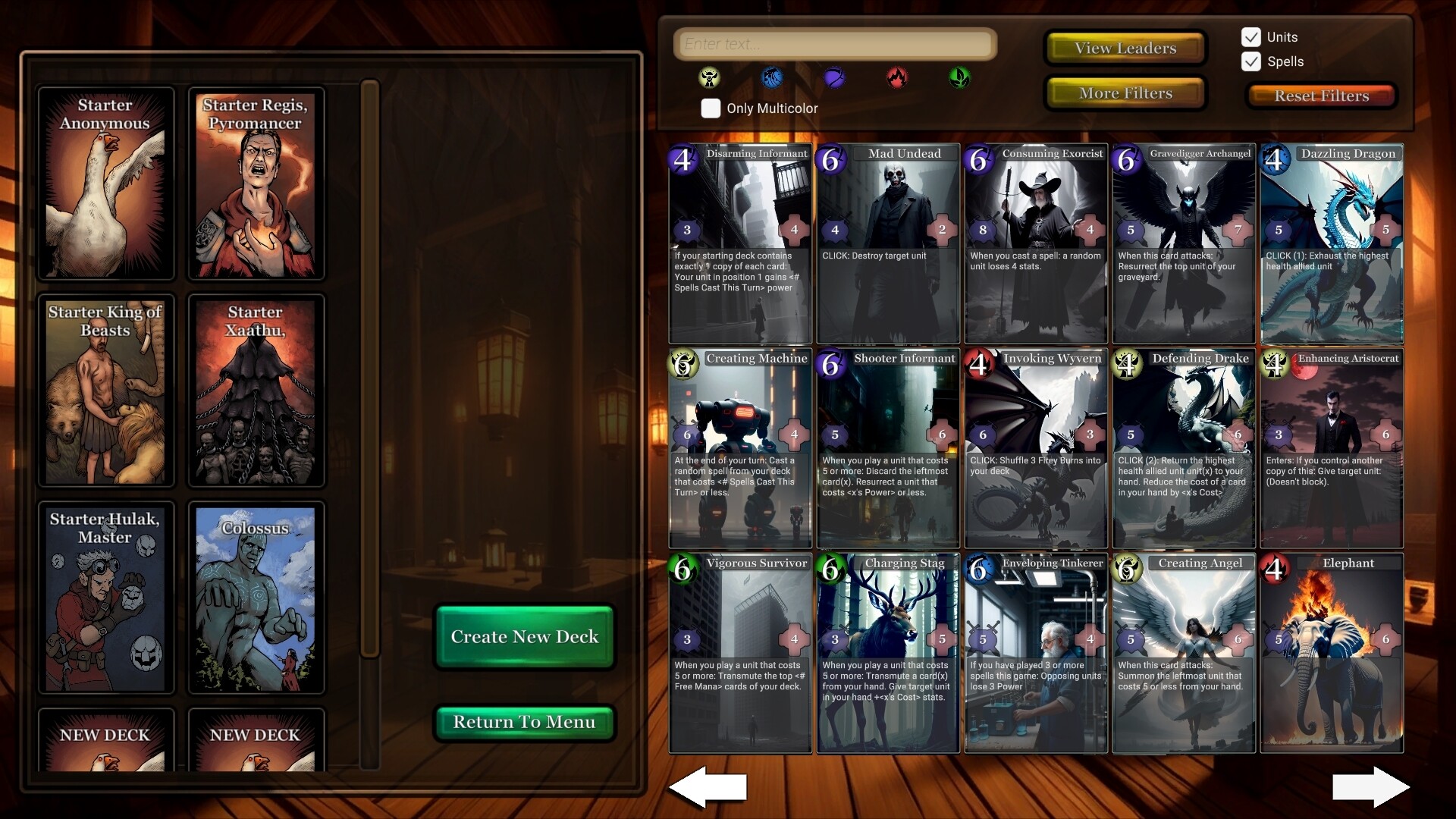Select Return To Menu
The height and width of the screenshot is (819, 1456).
click(x=525, y=722)
